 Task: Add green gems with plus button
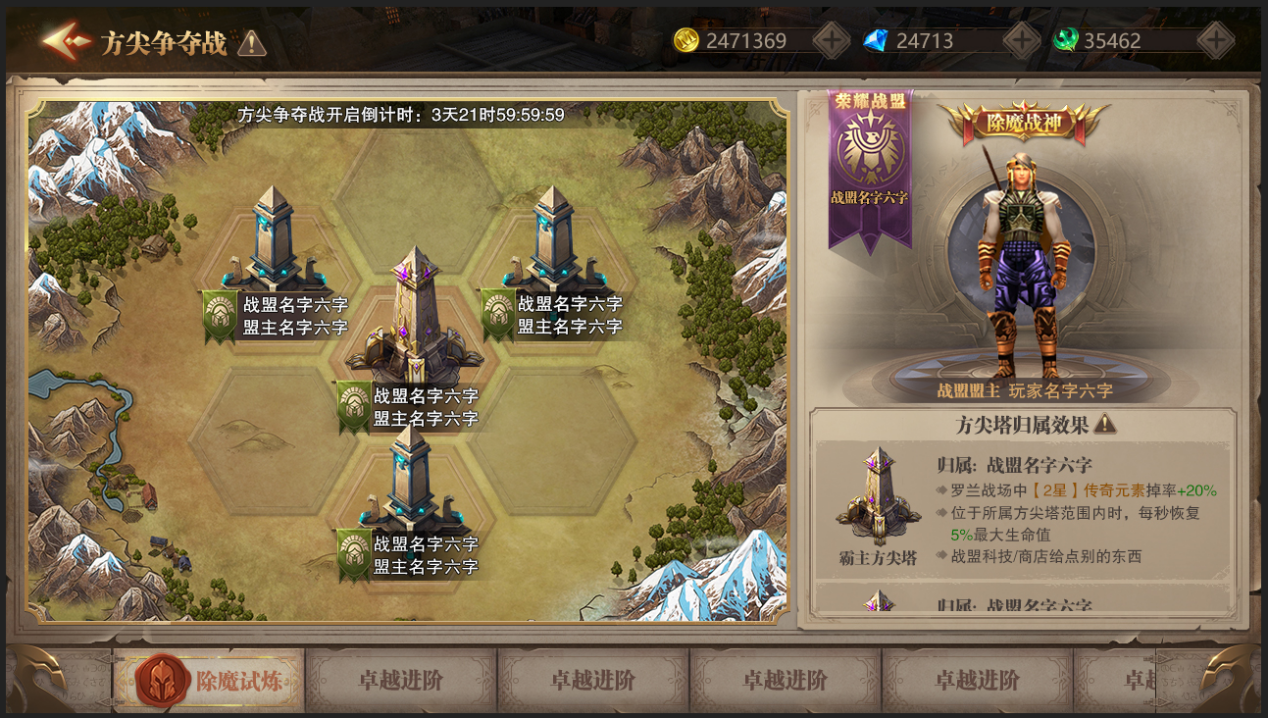coord(1215,41)
